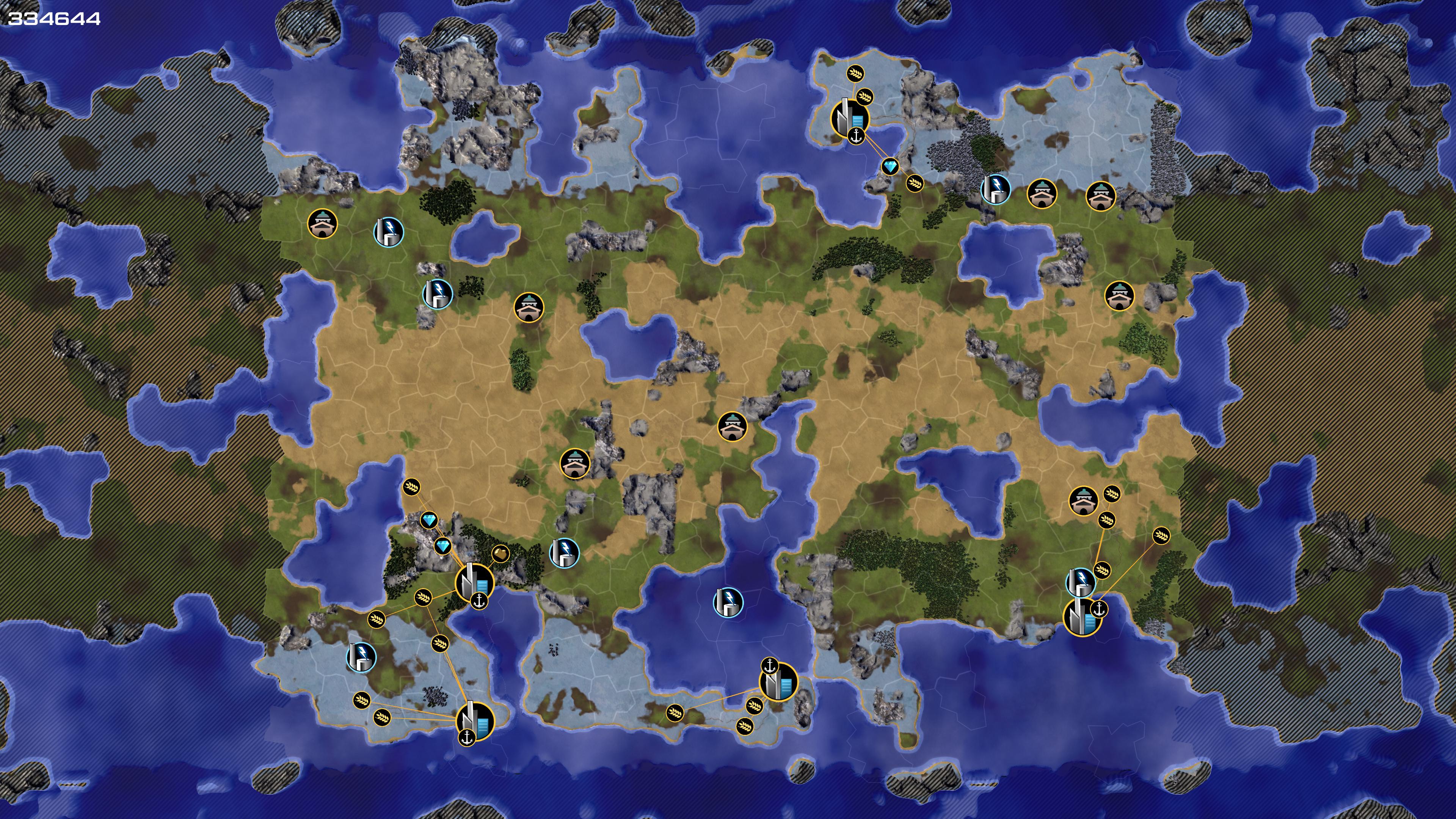Select the power plant marker overlapping a city
Image resolution: width=1456 pixels, height=819 pixels.
pos(1080,582)
